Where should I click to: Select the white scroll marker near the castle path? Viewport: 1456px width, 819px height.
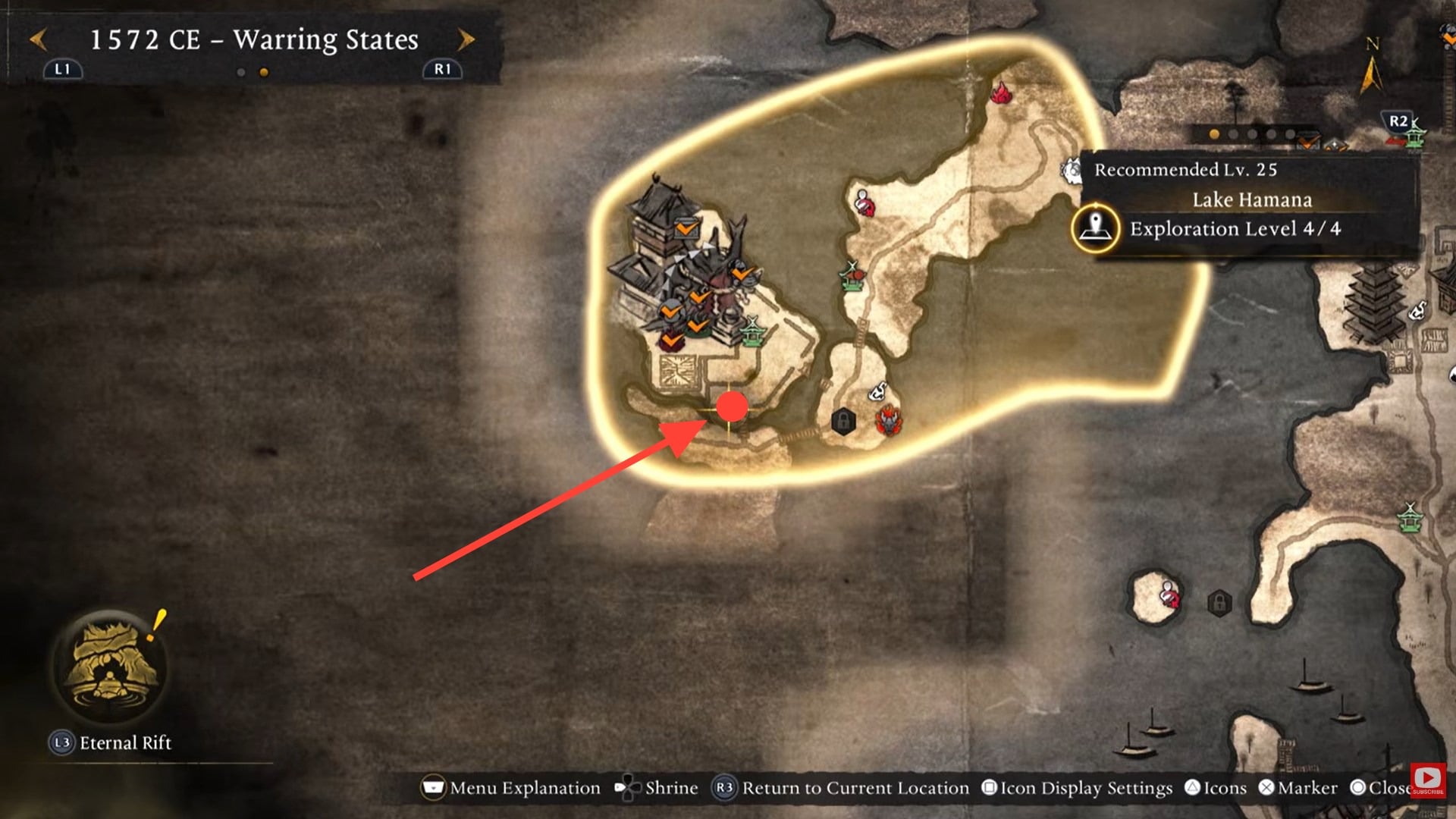877,389
